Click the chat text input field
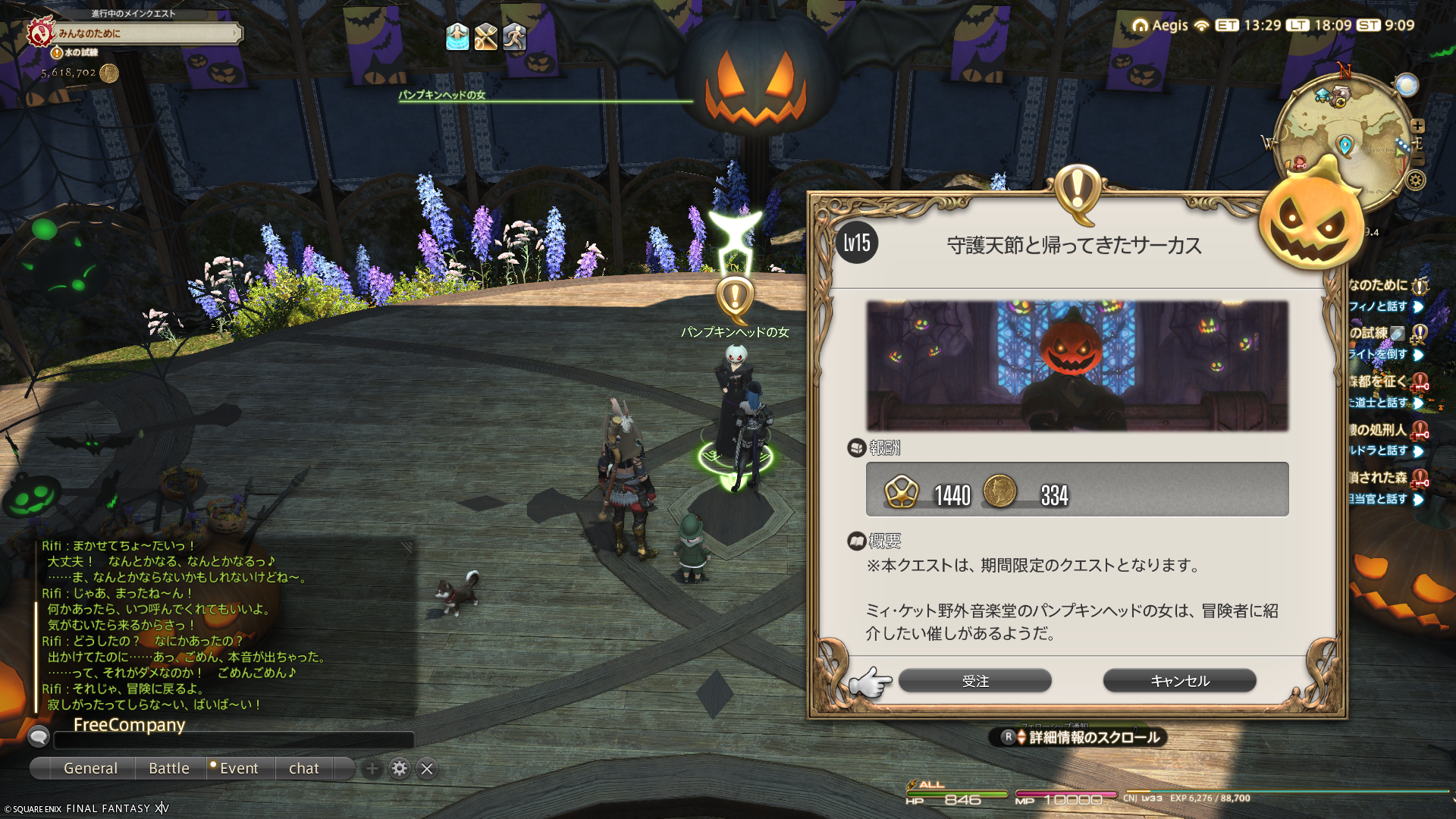This screenshot has width=1456, height=819. click(x=234, y=739)
